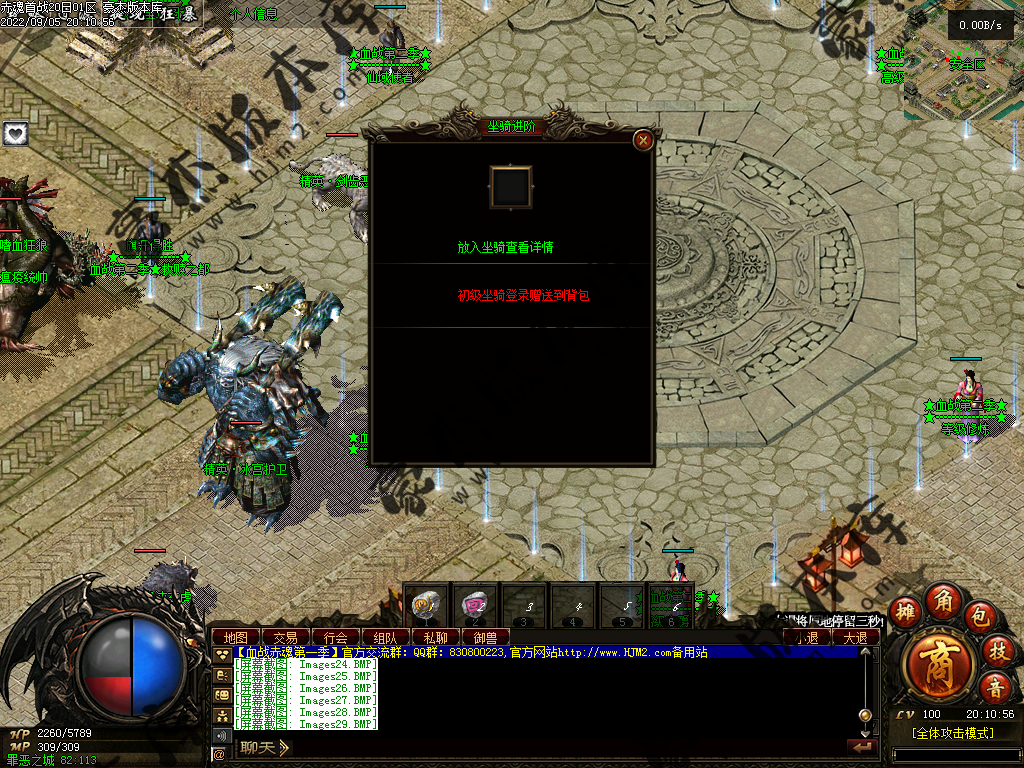Click the 大退 exit game button
The height and width of the screenshot is (768, 1024).
point(855,637)
